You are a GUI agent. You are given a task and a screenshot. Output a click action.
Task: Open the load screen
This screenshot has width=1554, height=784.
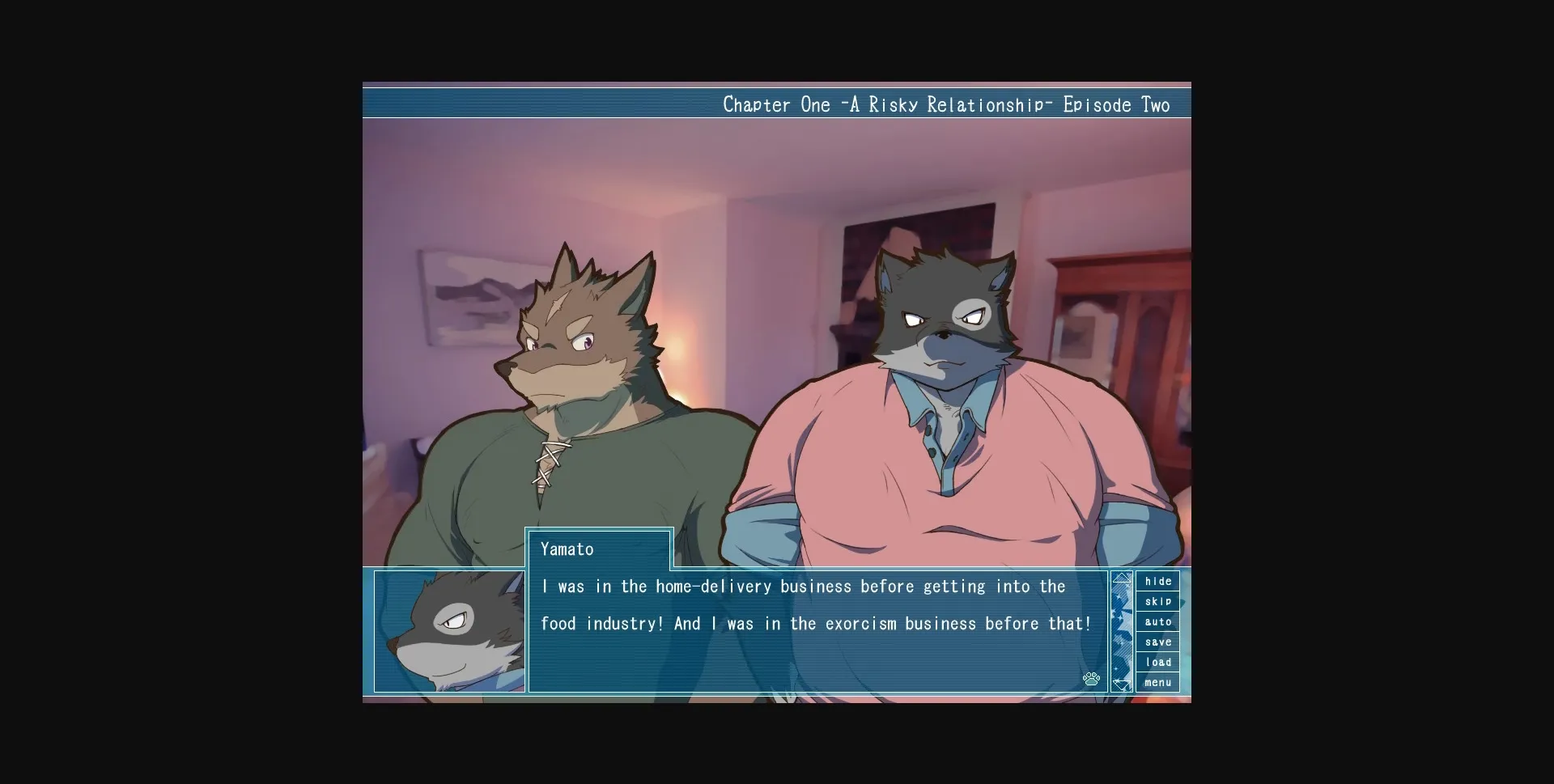point(1158,662)
